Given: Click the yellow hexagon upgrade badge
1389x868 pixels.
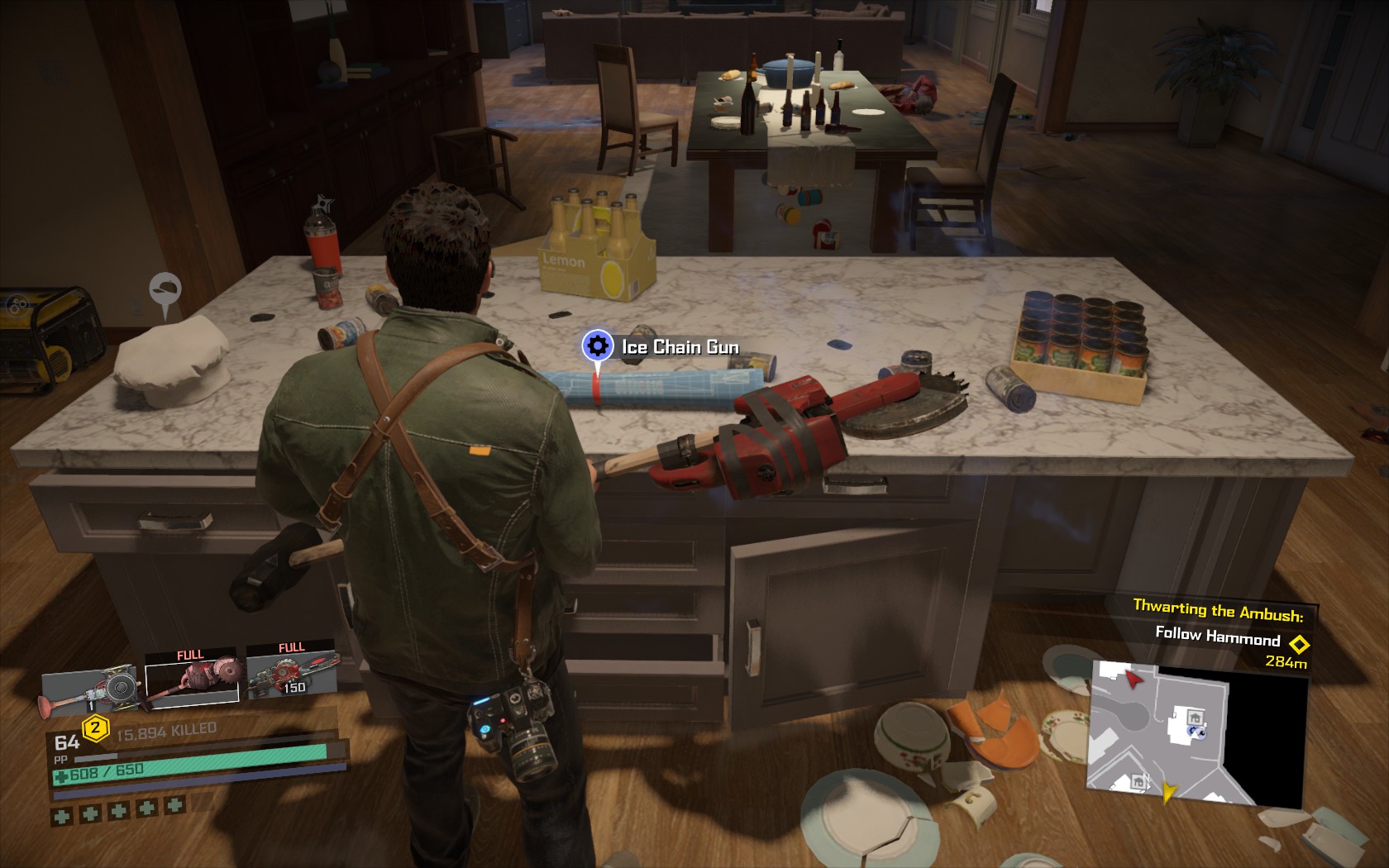Looking at the screenshot, I should point(95,729).
